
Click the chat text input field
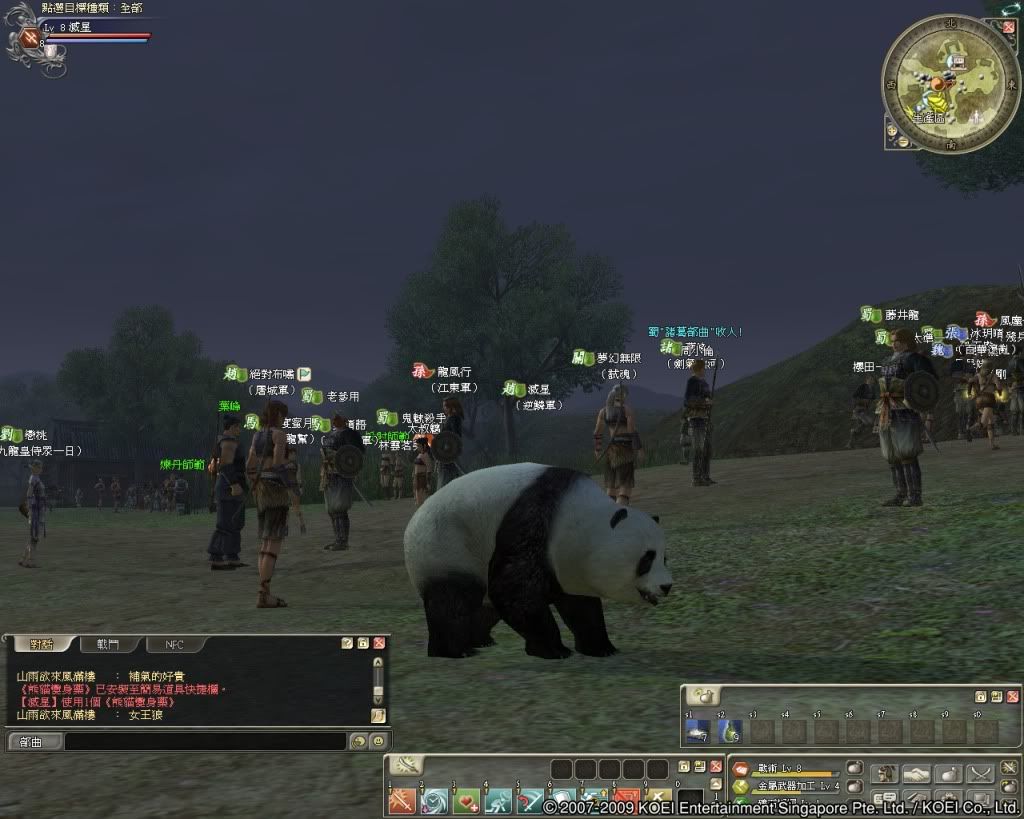[205, 741]
